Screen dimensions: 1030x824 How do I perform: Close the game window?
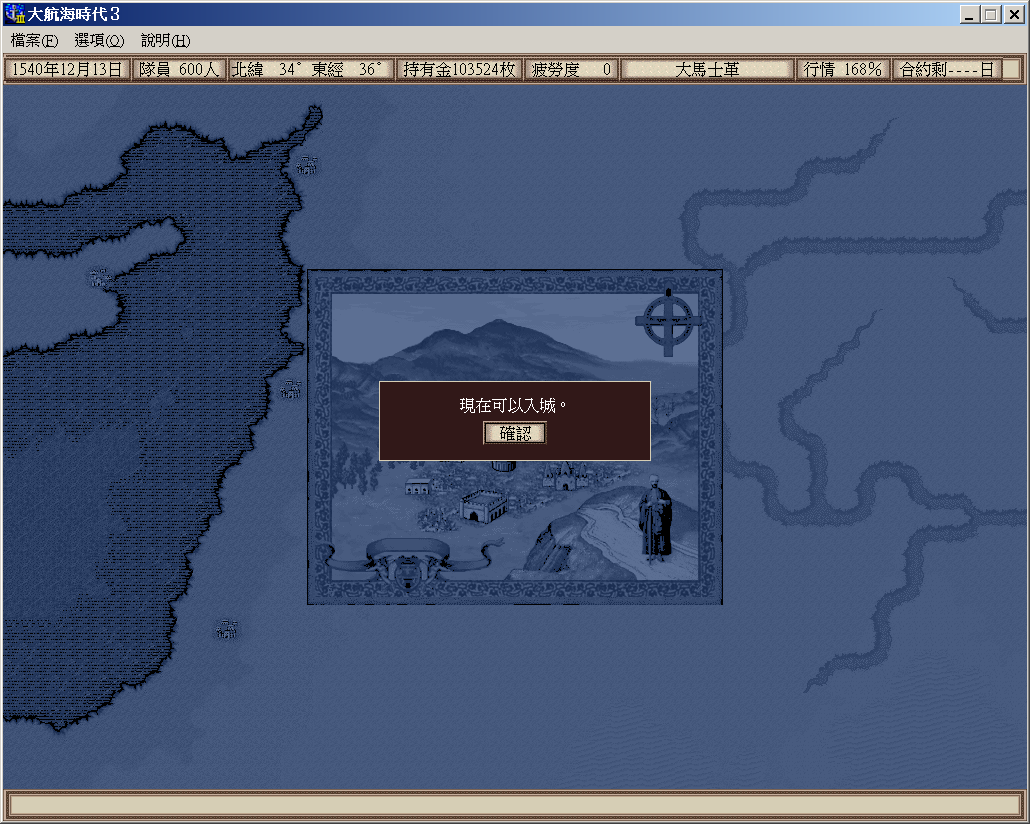click(1013, 15)
